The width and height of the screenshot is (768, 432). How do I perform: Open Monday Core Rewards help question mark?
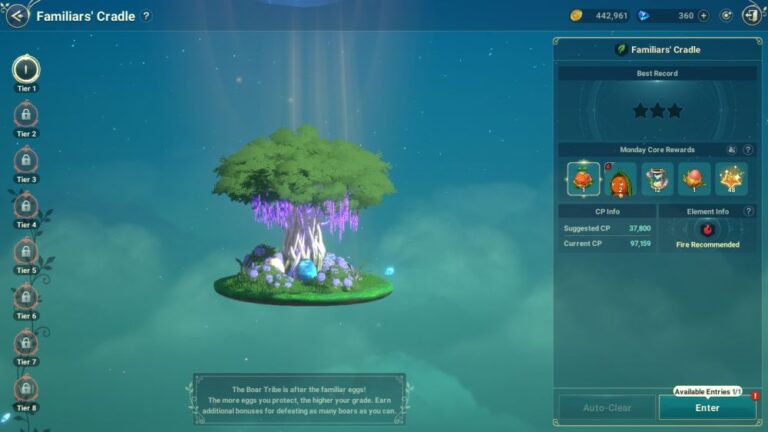coord(747,150)
